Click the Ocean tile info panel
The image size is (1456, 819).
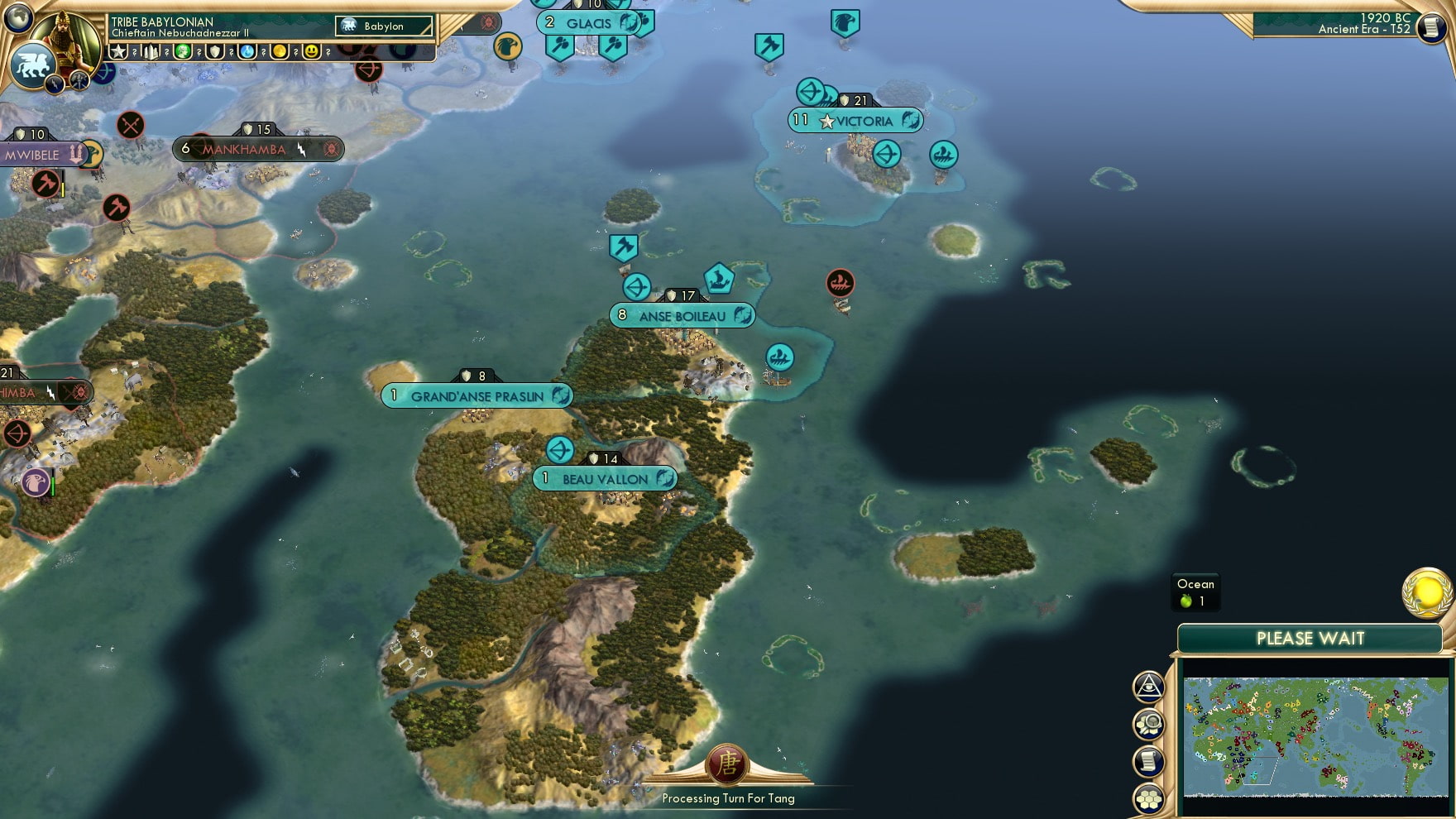(1195, 591)
